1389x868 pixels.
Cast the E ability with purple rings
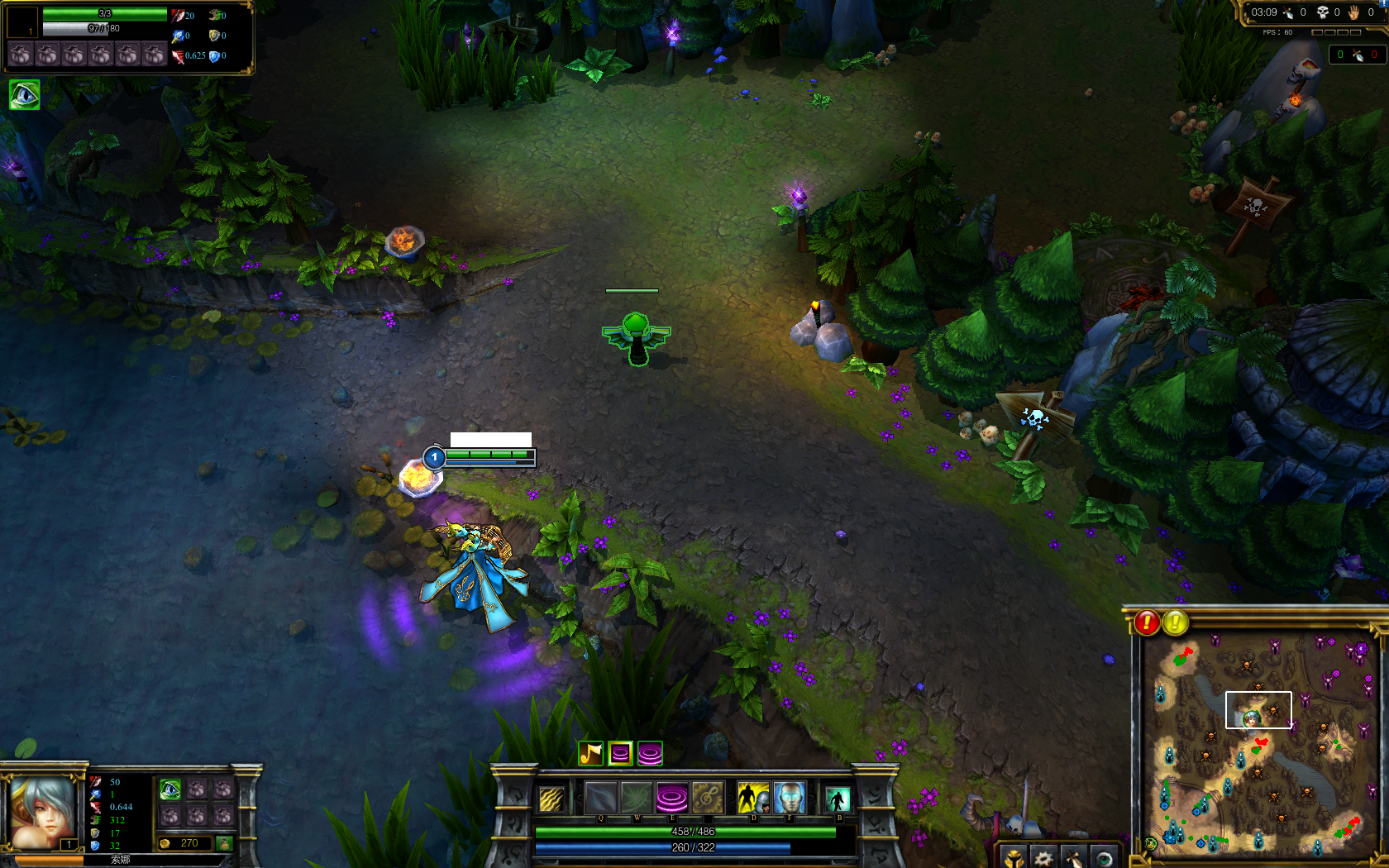pos(671,799)
